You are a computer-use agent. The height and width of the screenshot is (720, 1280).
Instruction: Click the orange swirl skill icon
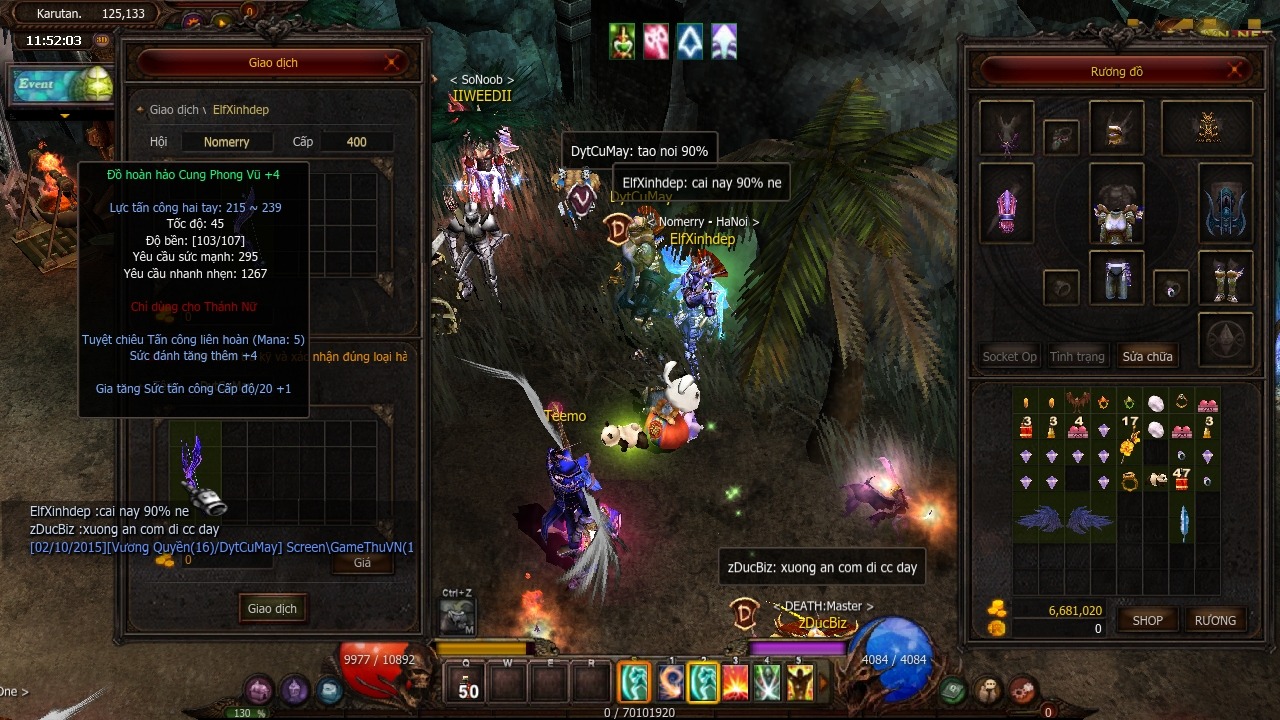point(671,683)
